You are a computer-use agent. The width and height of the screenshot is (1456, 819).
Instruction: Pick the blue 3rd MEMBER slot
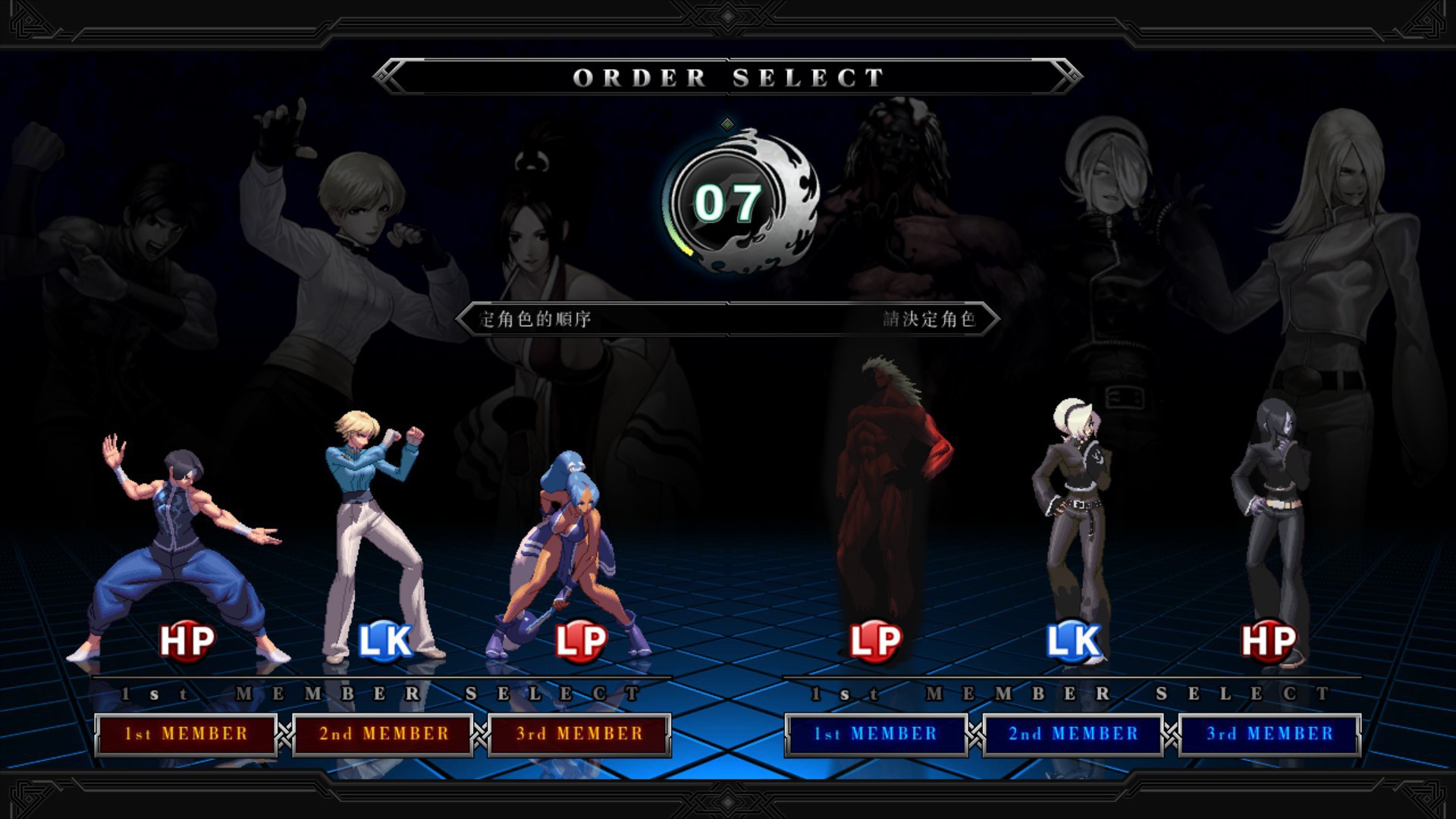tap(1269, 734)
